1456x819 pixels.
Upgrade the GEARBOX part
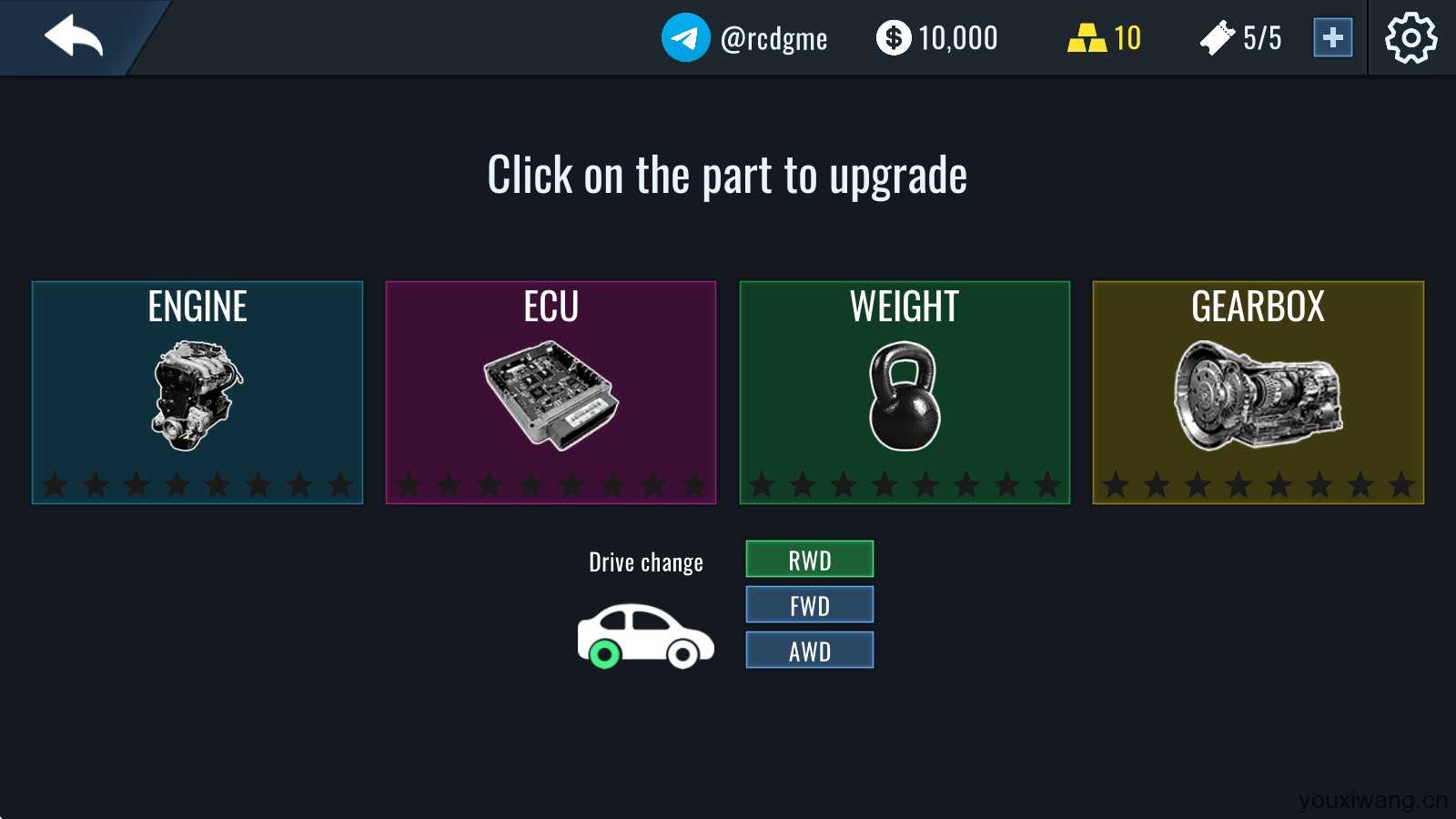point(1258,392)
